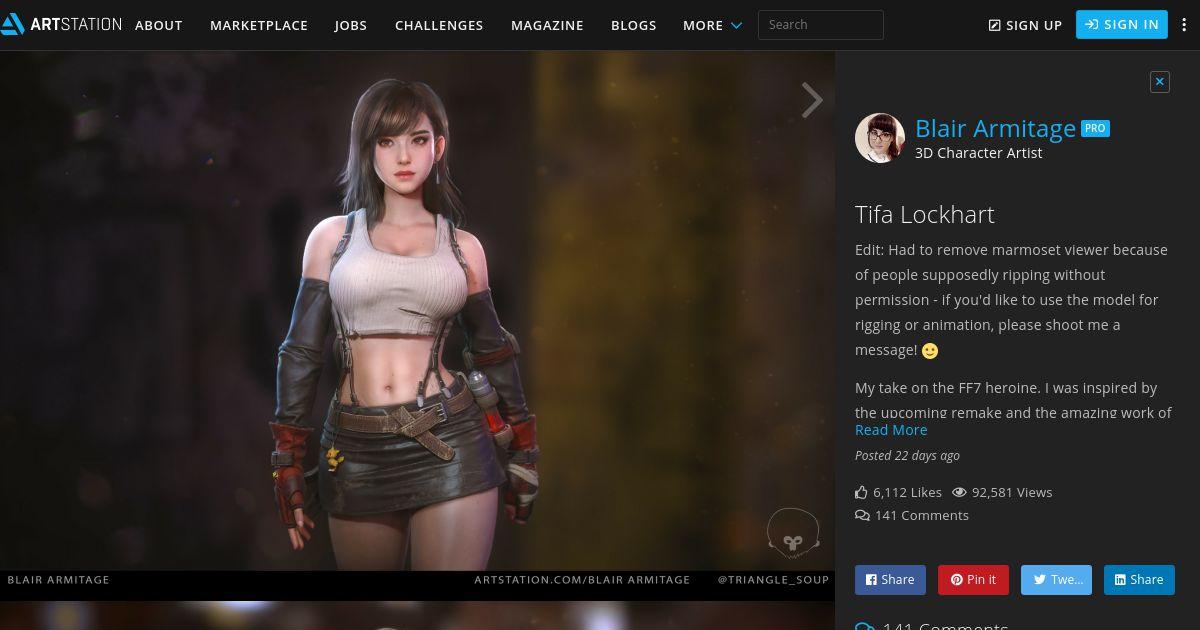Show the next artwork with the arrow
The height and width of the screenshot is (630, 1200).
pos(812,100)
